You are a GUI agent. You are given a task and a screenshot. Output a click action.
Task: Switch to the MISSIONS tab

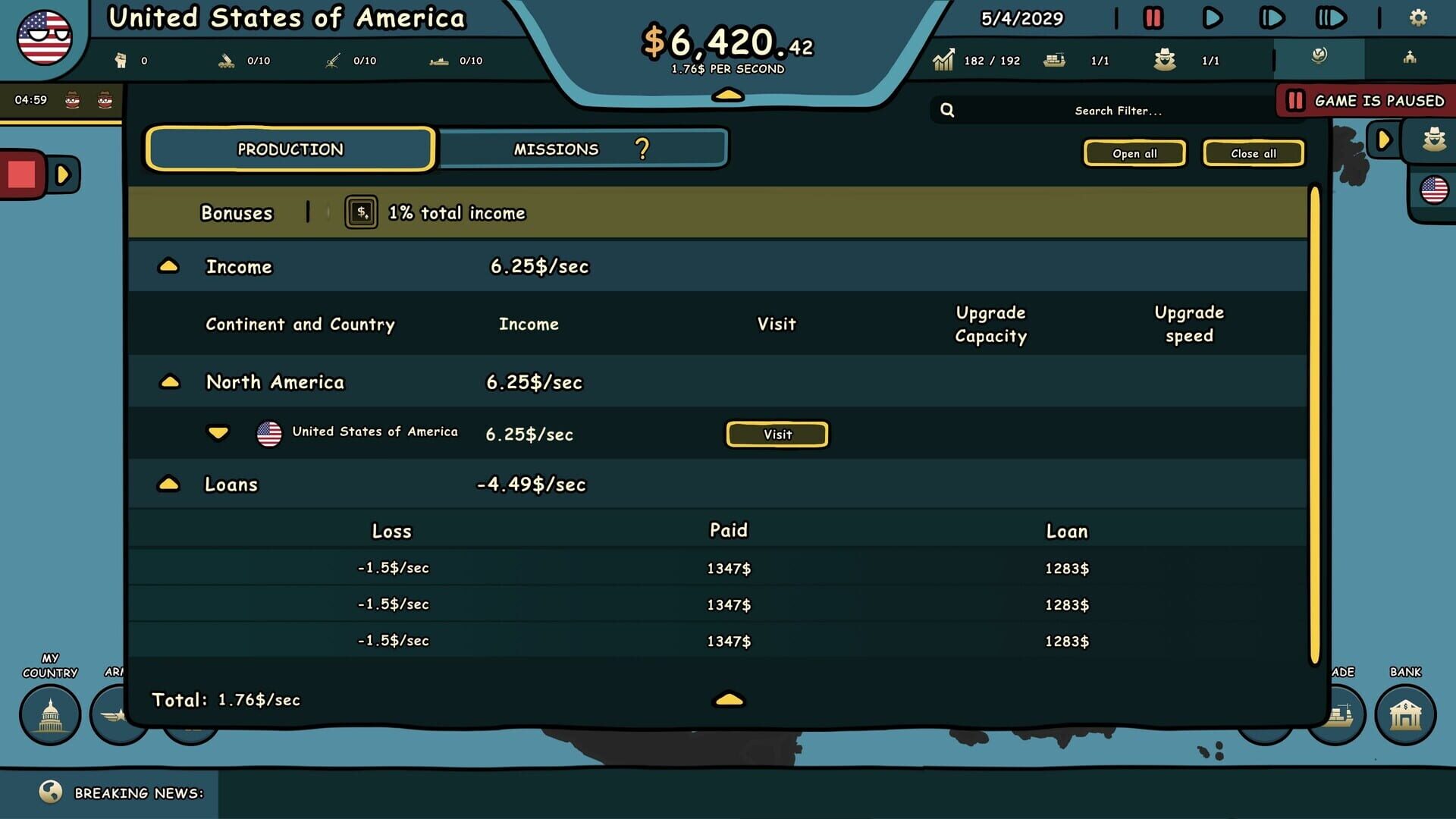[x=557, y=149]
